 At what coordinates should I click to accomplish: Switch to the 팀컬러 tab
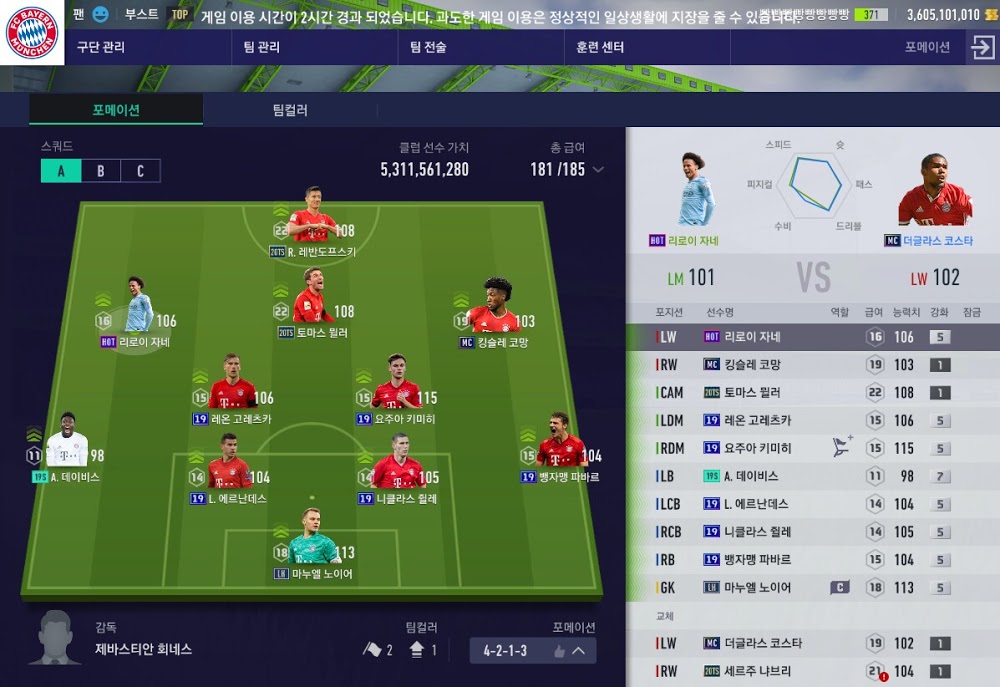(290, 110)
